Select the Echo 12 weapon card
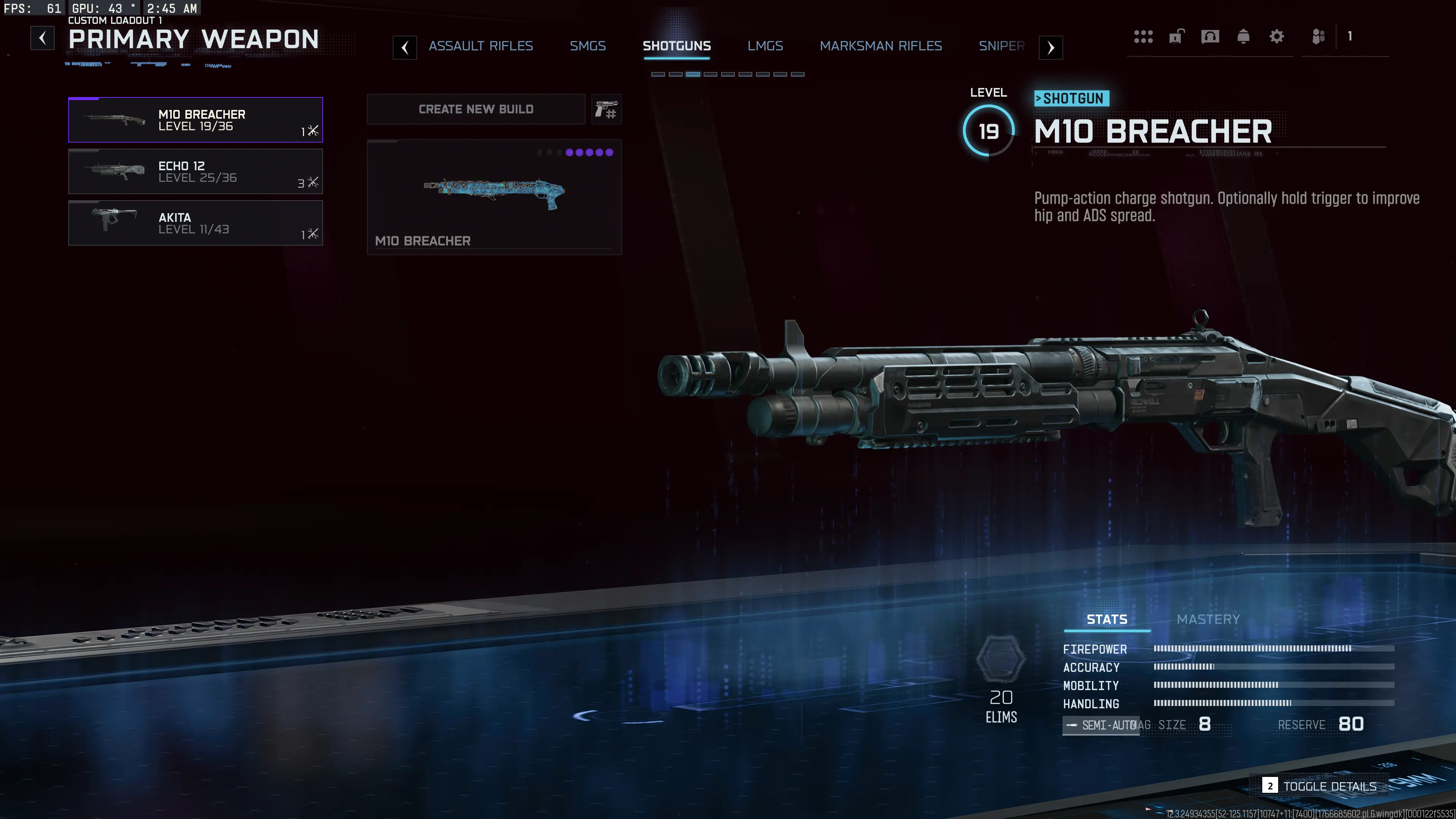This screenshot has width=1456, height=819. coord(195,171)
